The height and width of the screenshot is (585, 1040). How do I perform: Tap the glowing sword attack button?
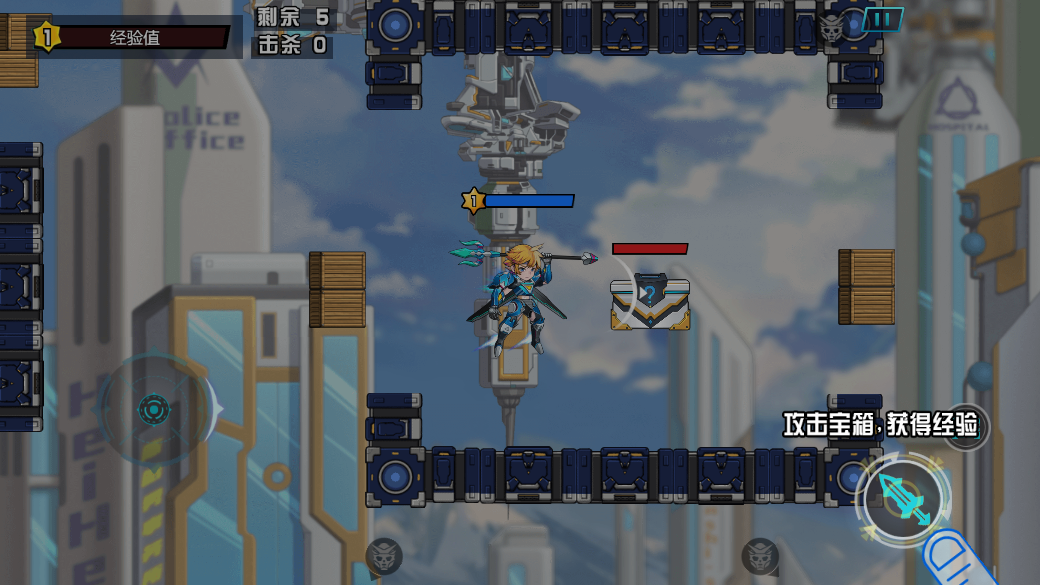coord(903,498)
